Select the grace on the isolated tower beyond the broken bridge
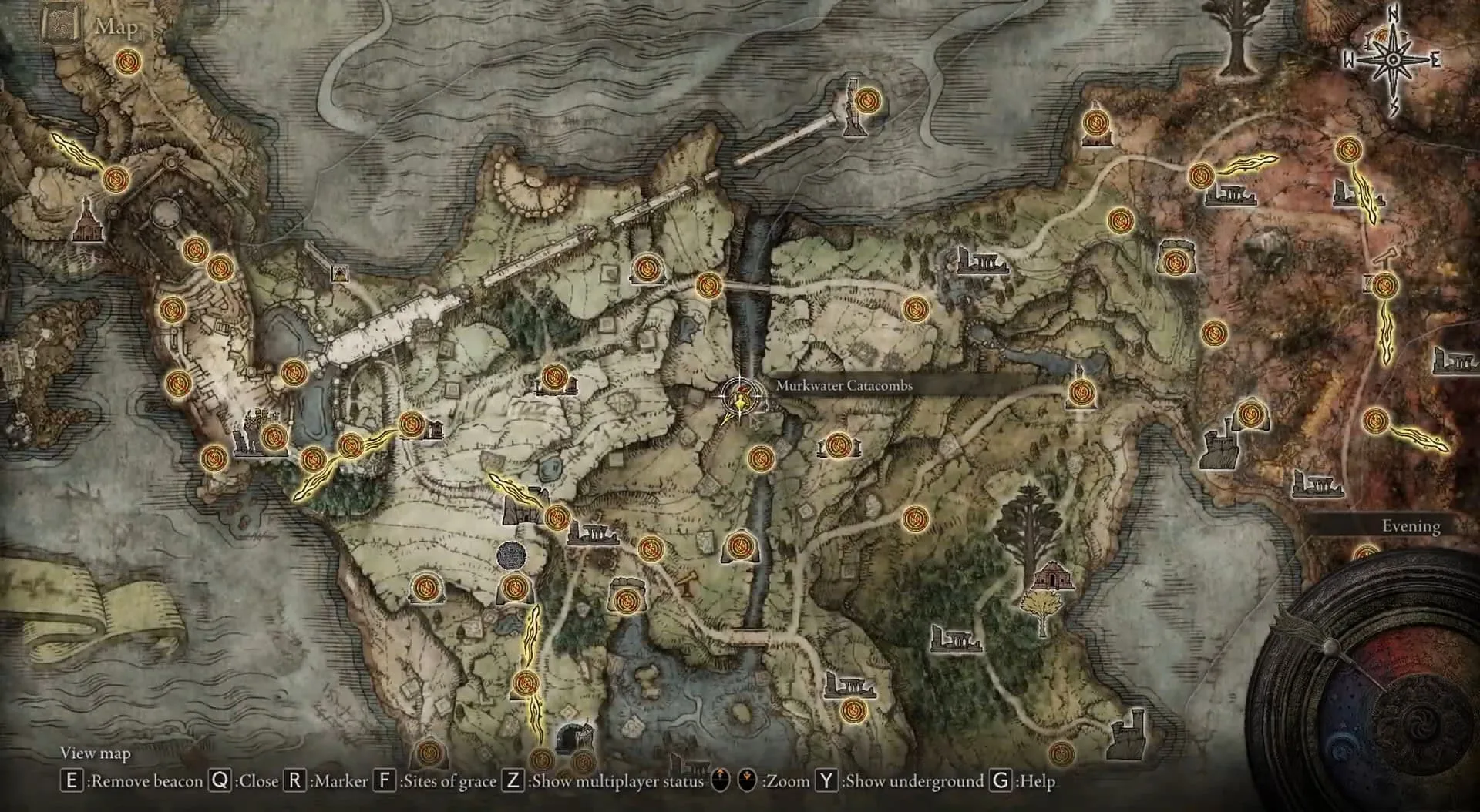The image size is (1480, 812). click(x=868, y=100)
